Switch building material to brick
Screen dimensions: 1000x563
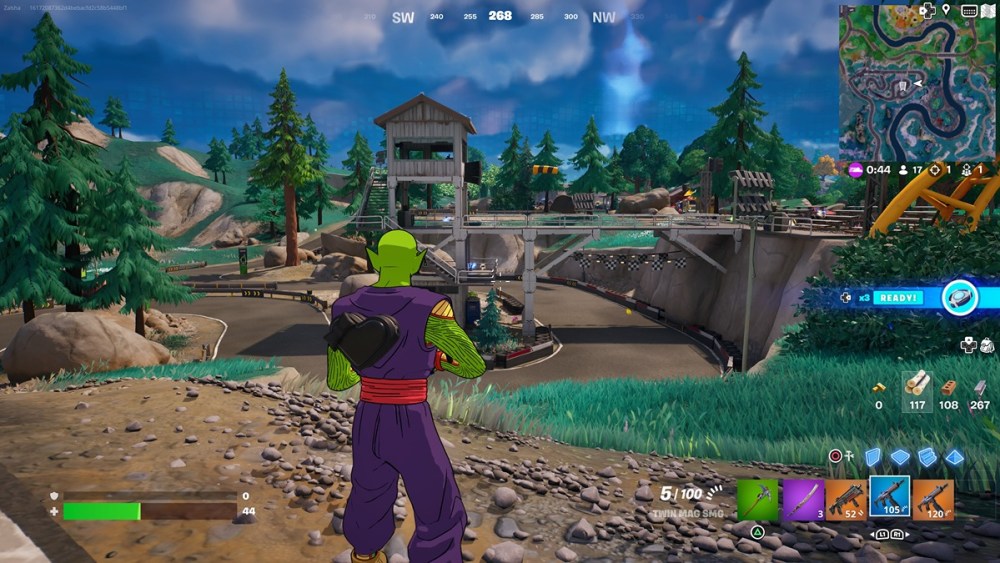point(948,387)
